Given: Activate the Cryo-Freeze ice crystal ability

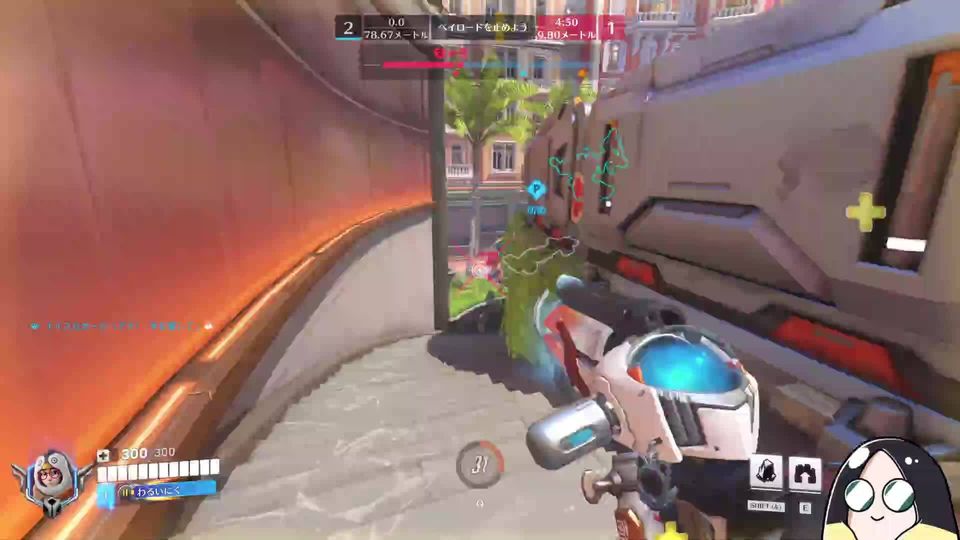Looking at the screenshot, I should (x=767, y=473).
